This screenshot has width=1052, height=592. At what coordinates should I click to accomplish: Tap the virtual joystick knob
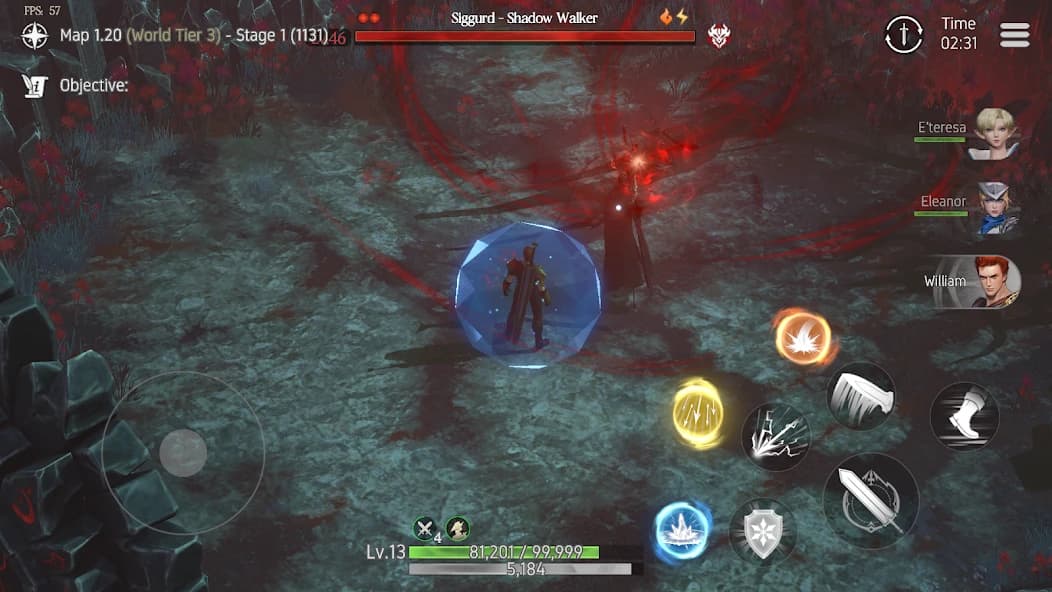pos(183,453)
